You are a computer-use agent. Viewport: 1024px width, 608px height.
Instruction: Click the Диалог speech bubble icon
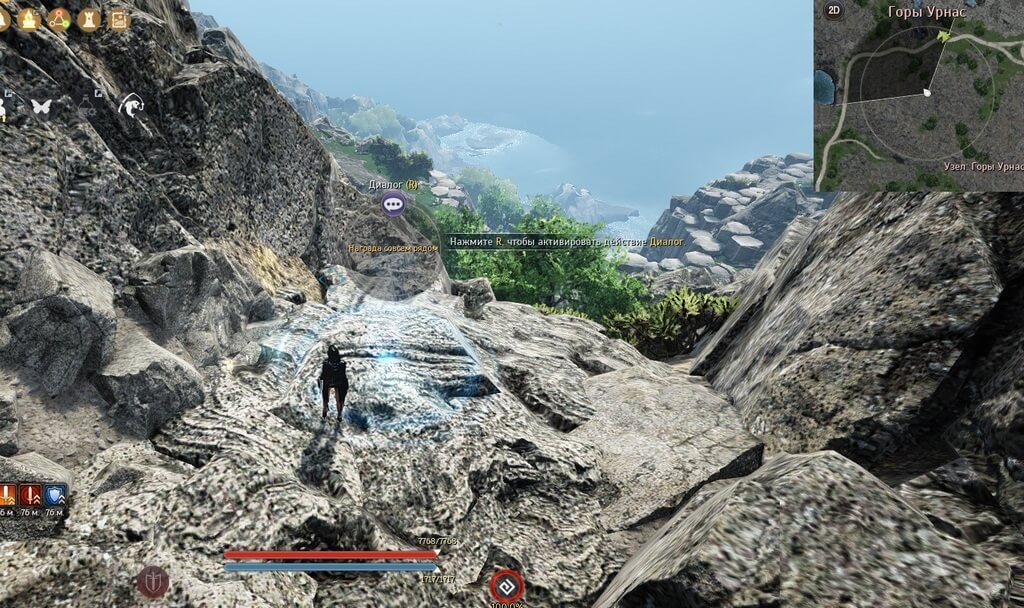point(393,205)
